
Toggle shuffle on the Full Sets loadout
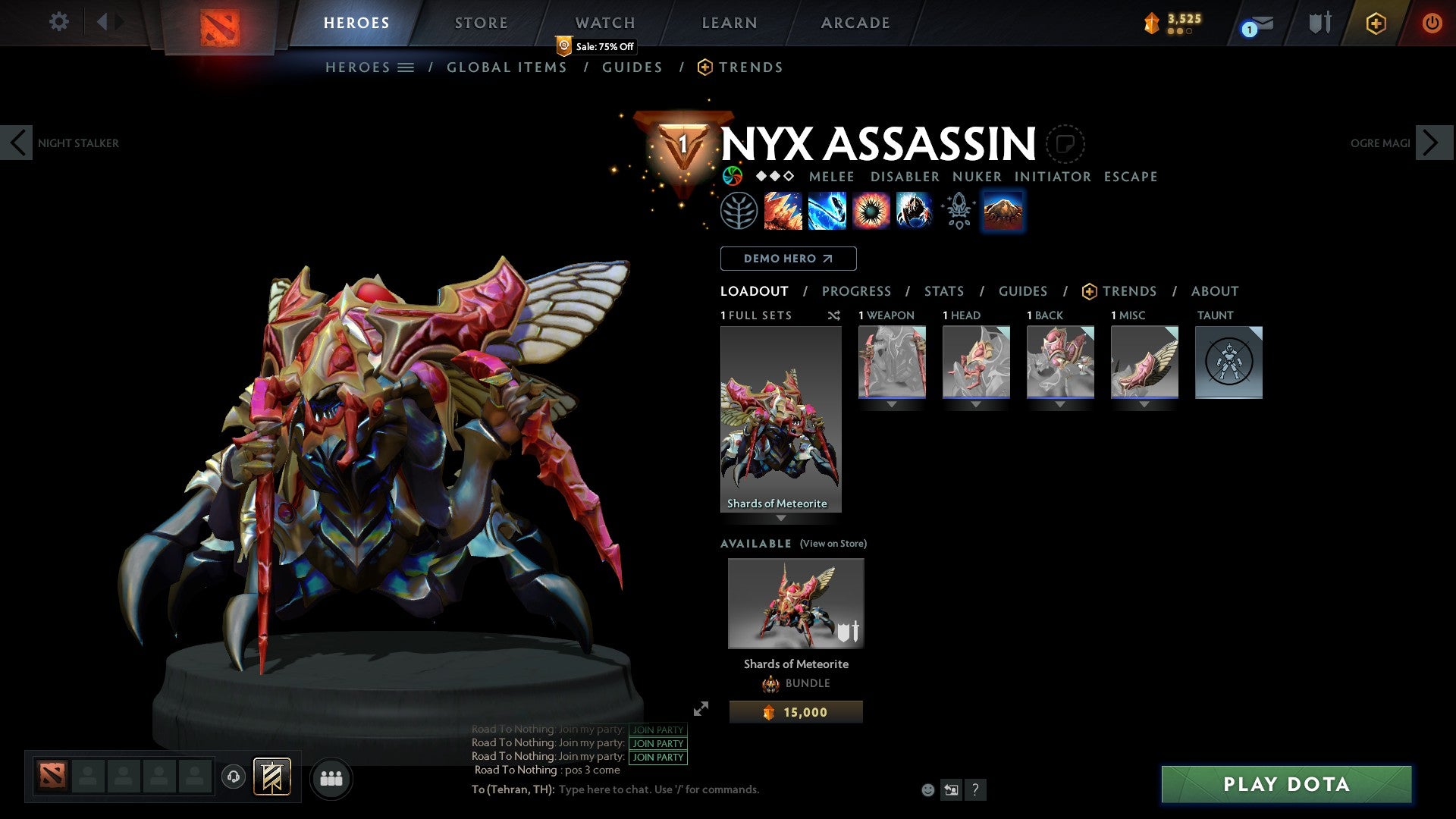[x=834, y=315]
